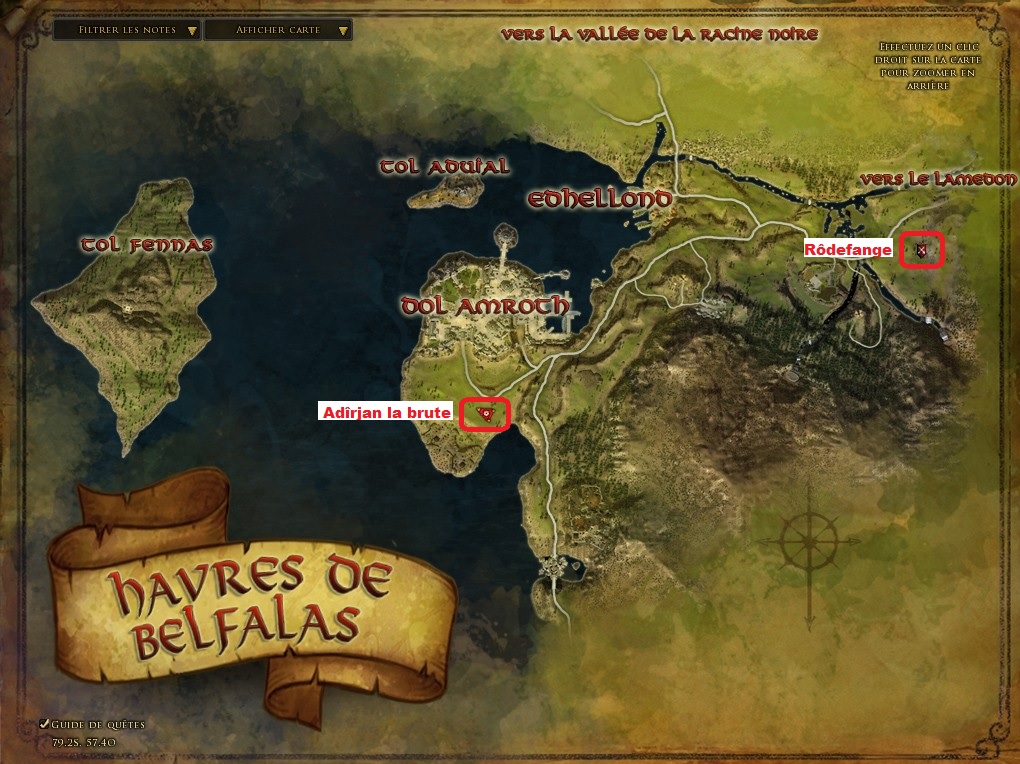Open the Afficher carte dropdown
Image resolution: width=1020 pixels, height=764 pixels.
(x=278, y=30)
